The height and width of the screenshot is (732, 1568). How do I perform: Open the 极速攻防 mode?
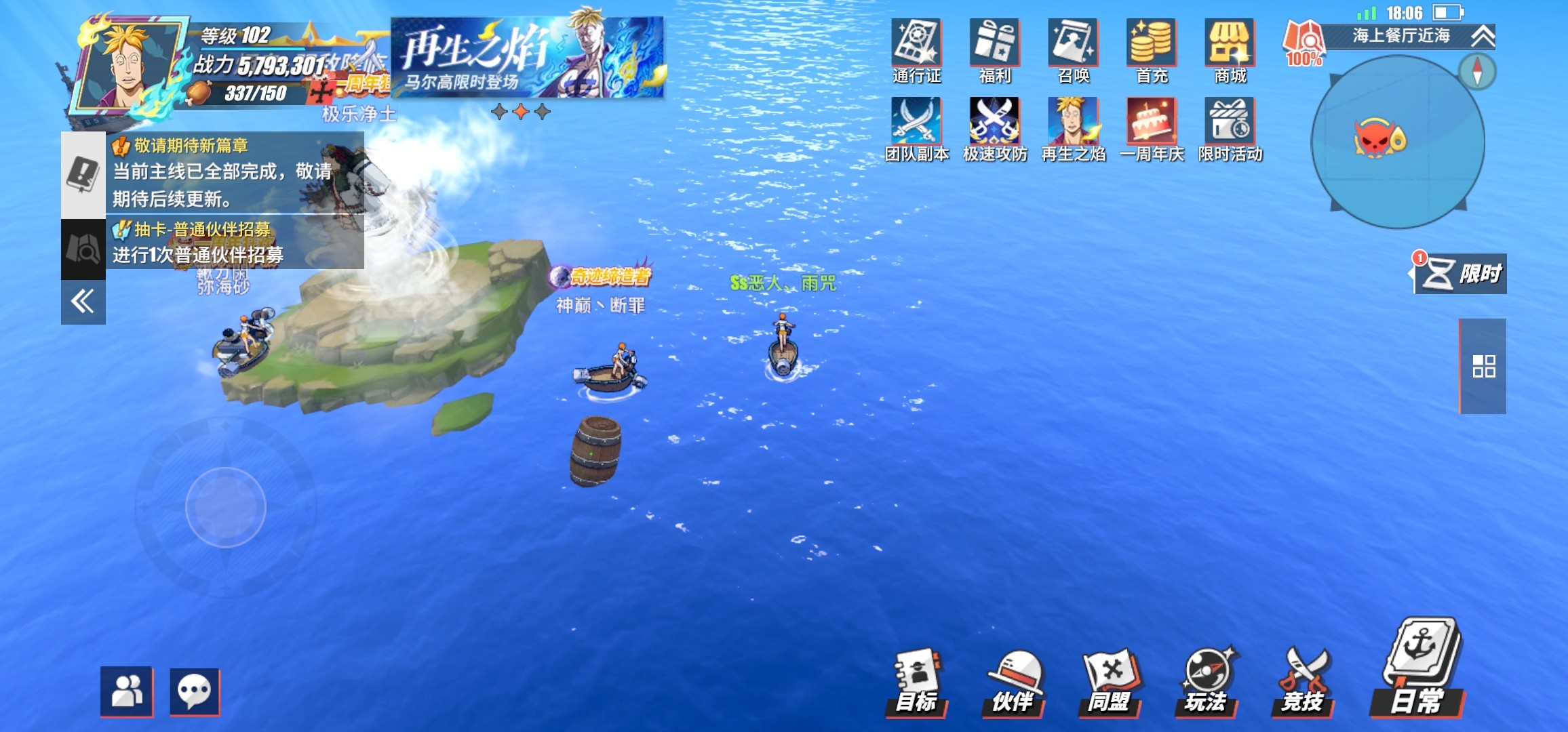tap(994, 129)
